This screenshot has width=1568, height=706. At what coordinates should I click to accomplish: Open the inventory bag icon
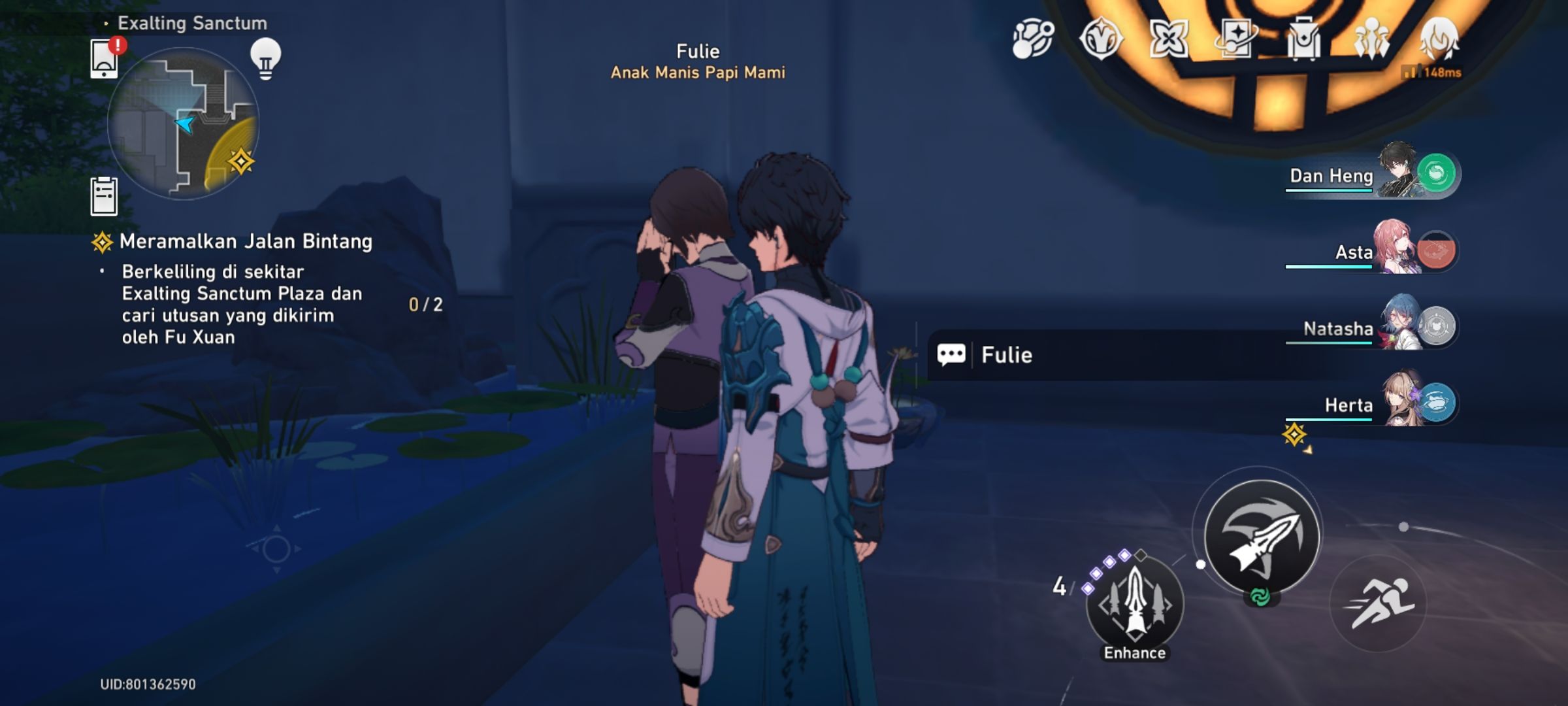(x=1305, y=39)
